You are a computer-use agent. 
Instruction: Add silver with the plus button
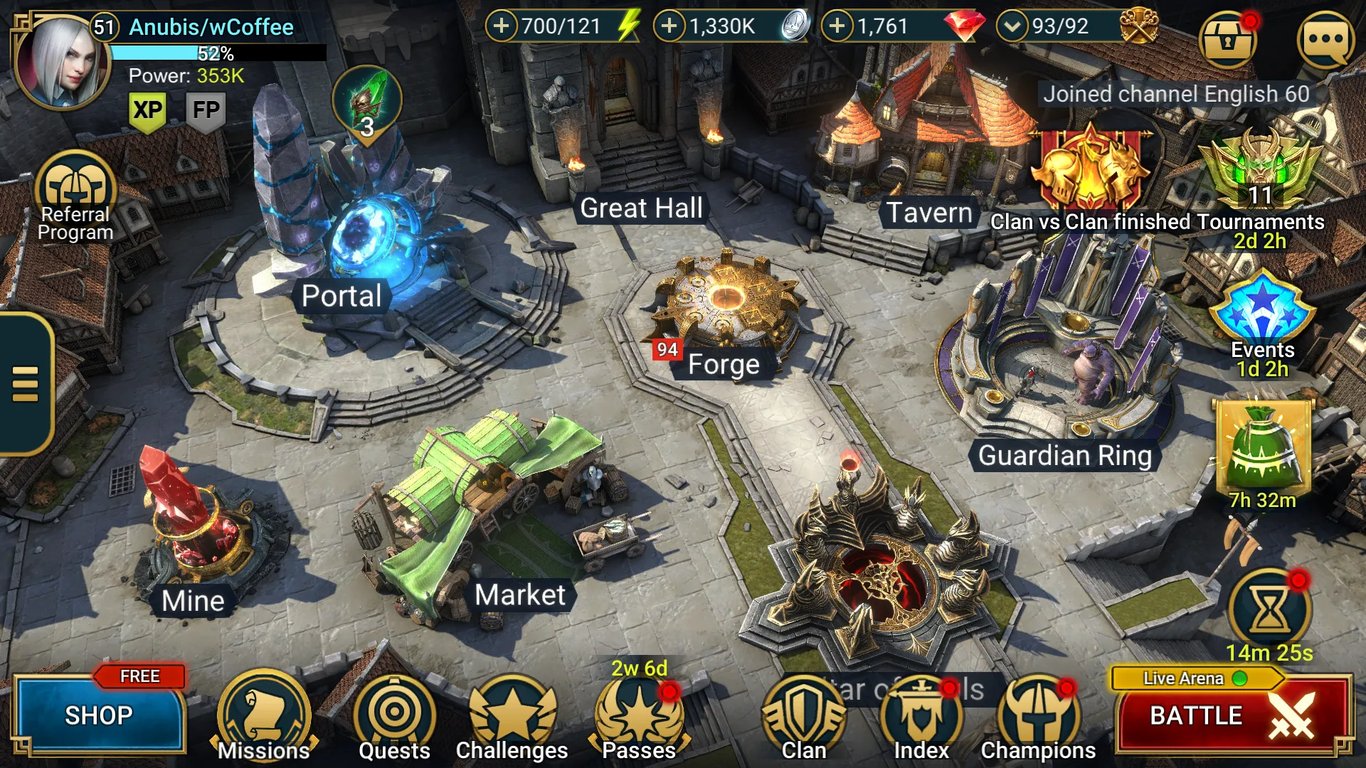pos(670,26)
